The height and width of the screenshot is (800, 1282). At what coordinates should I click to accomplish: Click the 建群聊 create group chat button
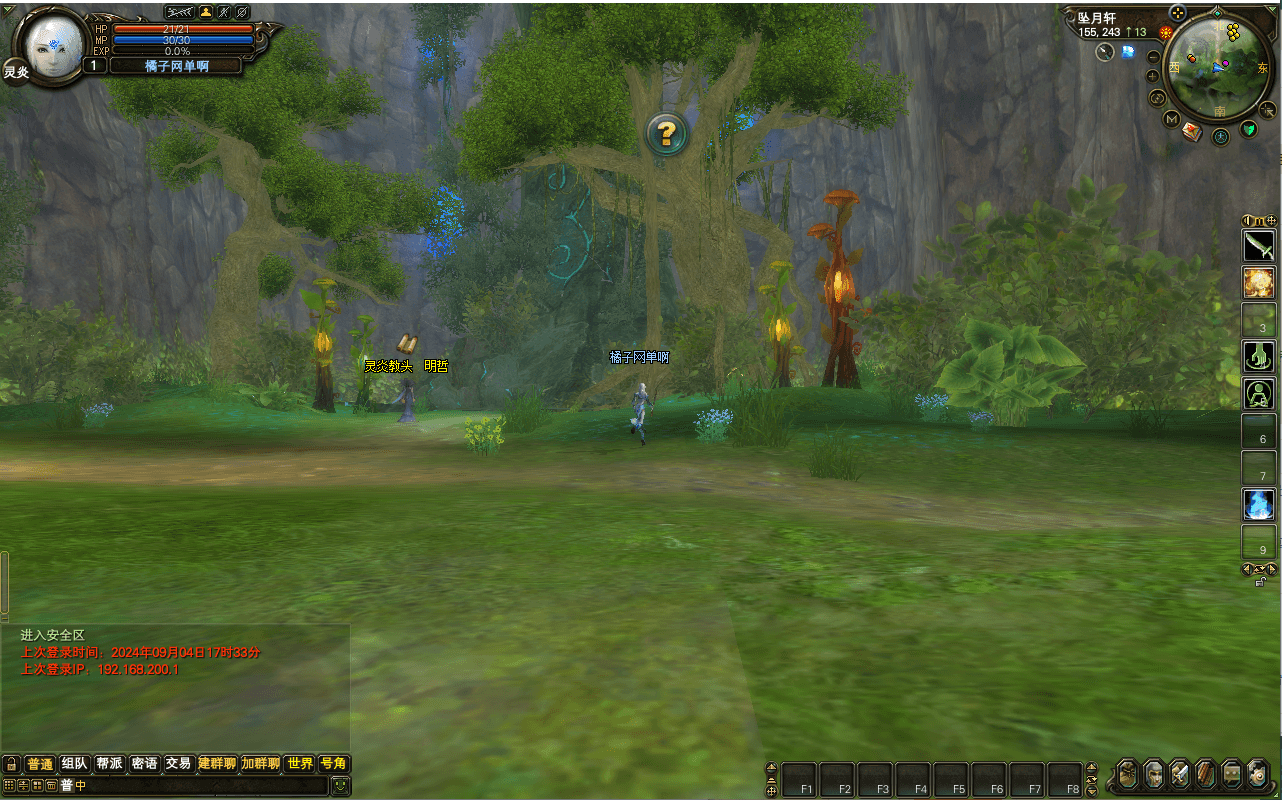[217, 764]
